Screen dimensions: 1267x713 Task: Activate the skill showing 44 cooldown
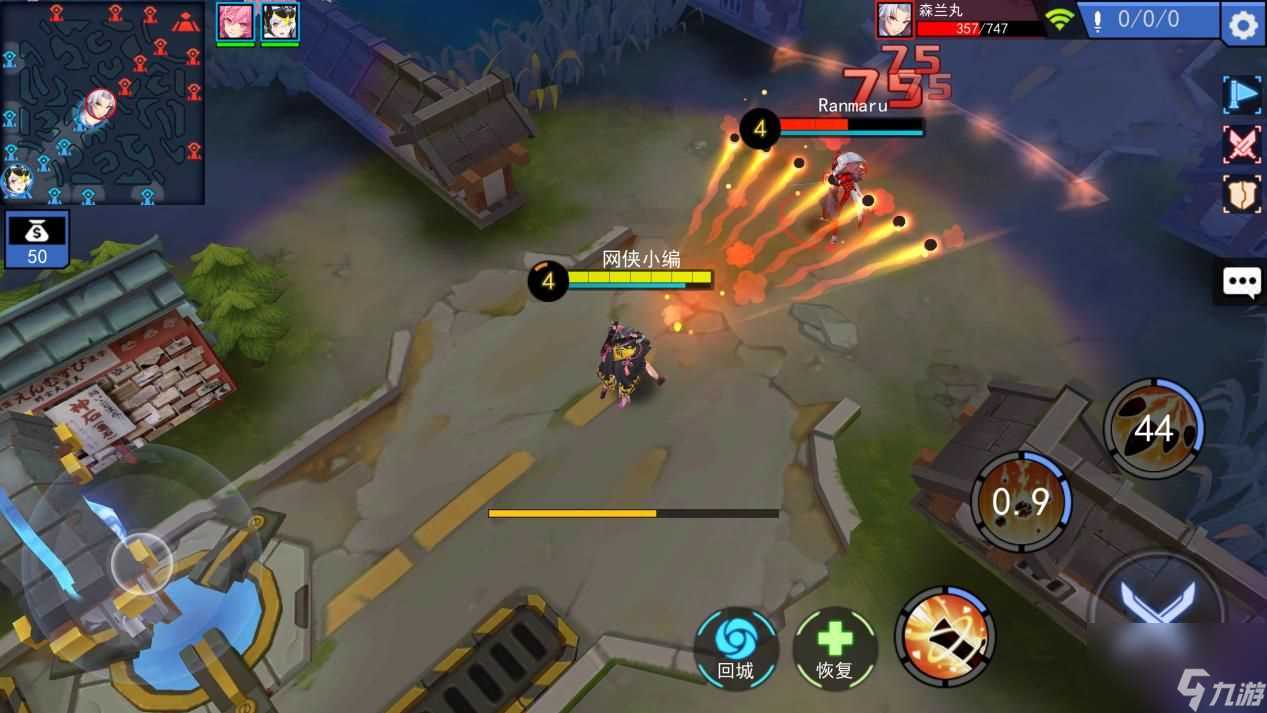tap(1153, 428)
